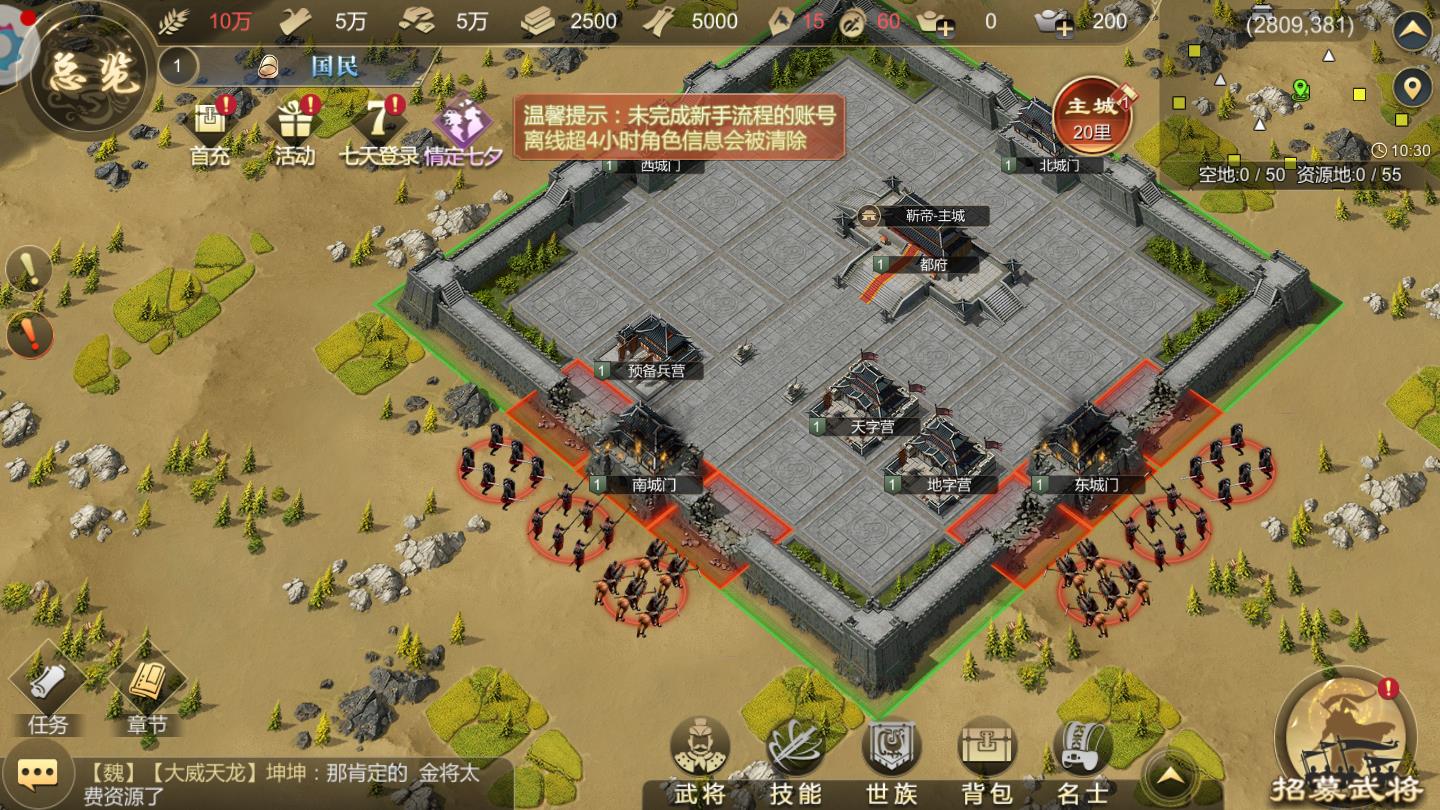The width and height of the screenshot is (1440, 810).
Task: Click the 主城 20里 round button
Action: click(1091, 115)
